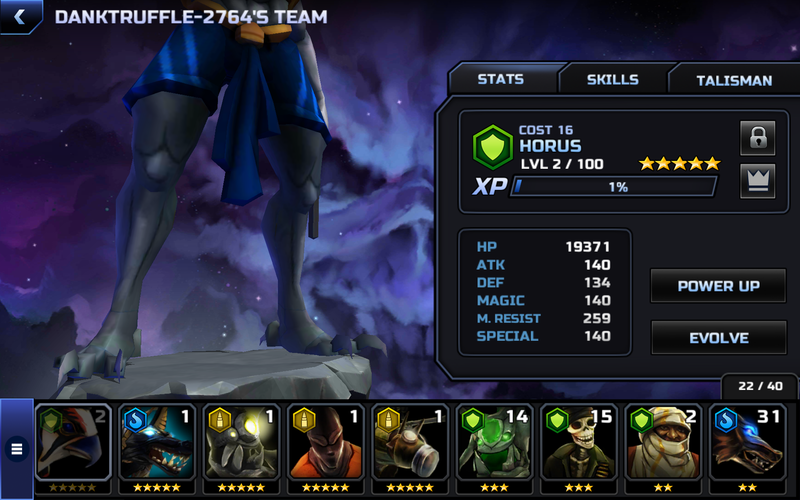The image size is (800, 500).
Task: Go back with the arrow button
Action: click(x=20, y=17)
